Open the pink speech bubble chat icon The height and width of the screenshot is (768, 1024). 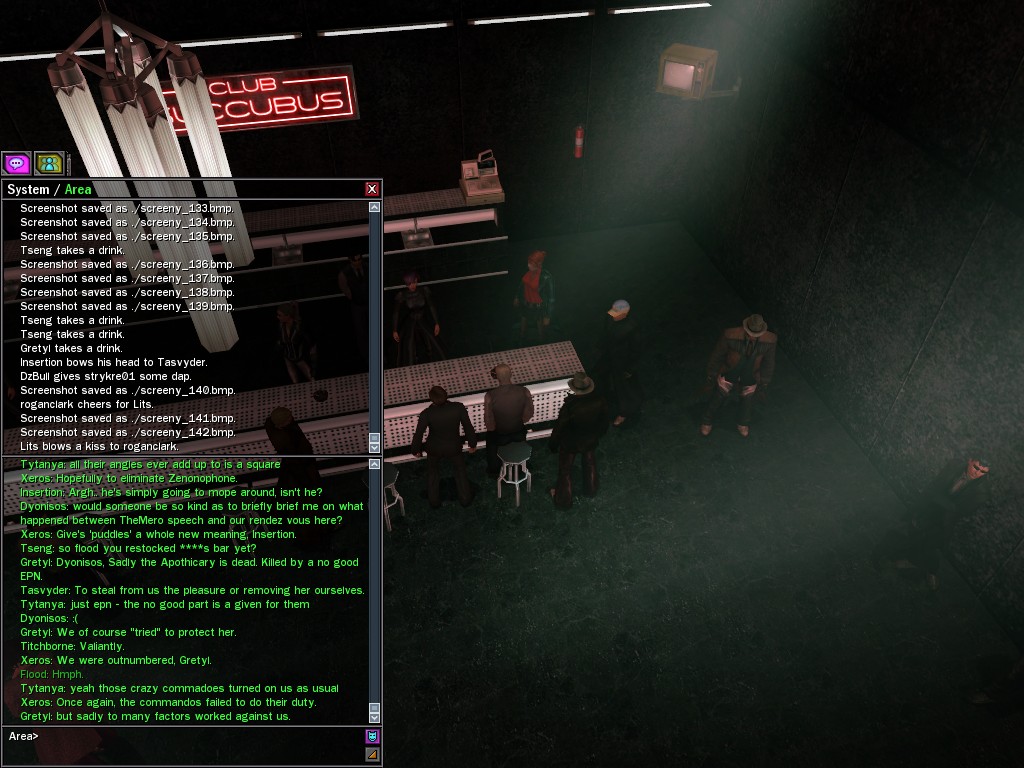[x=16, y=163]
